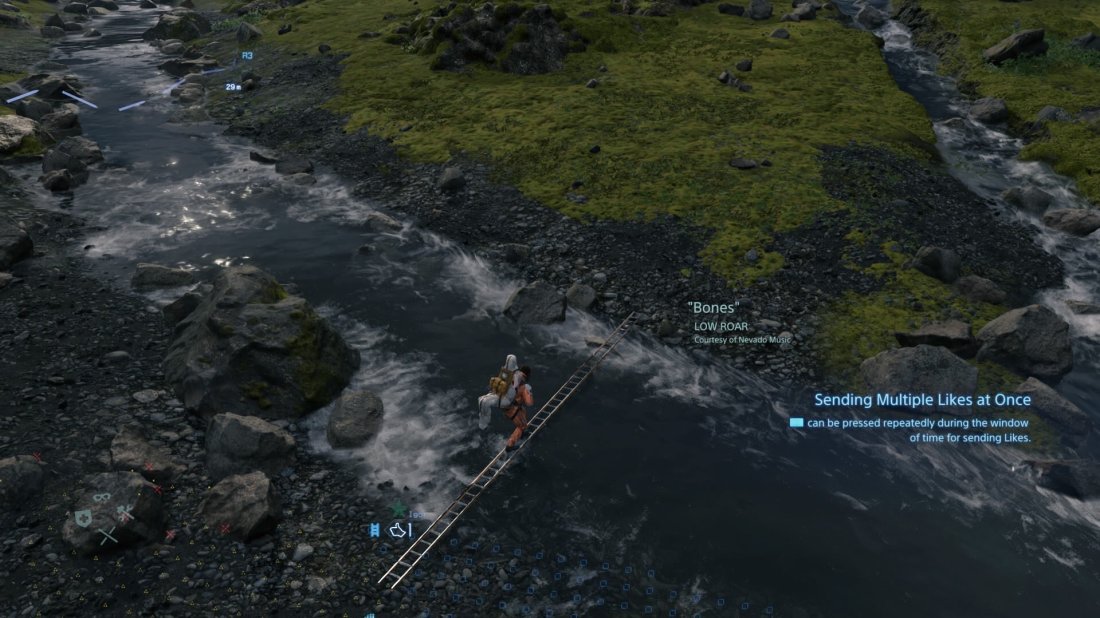This screenshot has height=618, width=1100.
Task: Open the Sending Multiple Likes at Once tip
Action: [922, 400]
